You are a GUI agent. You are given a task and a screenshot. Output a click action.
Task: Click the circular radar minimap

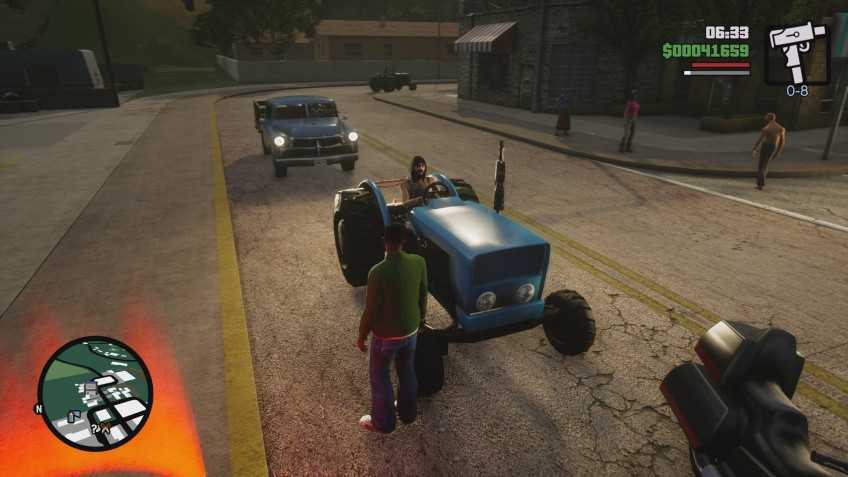pyautogui.click(x=95, y=393)
